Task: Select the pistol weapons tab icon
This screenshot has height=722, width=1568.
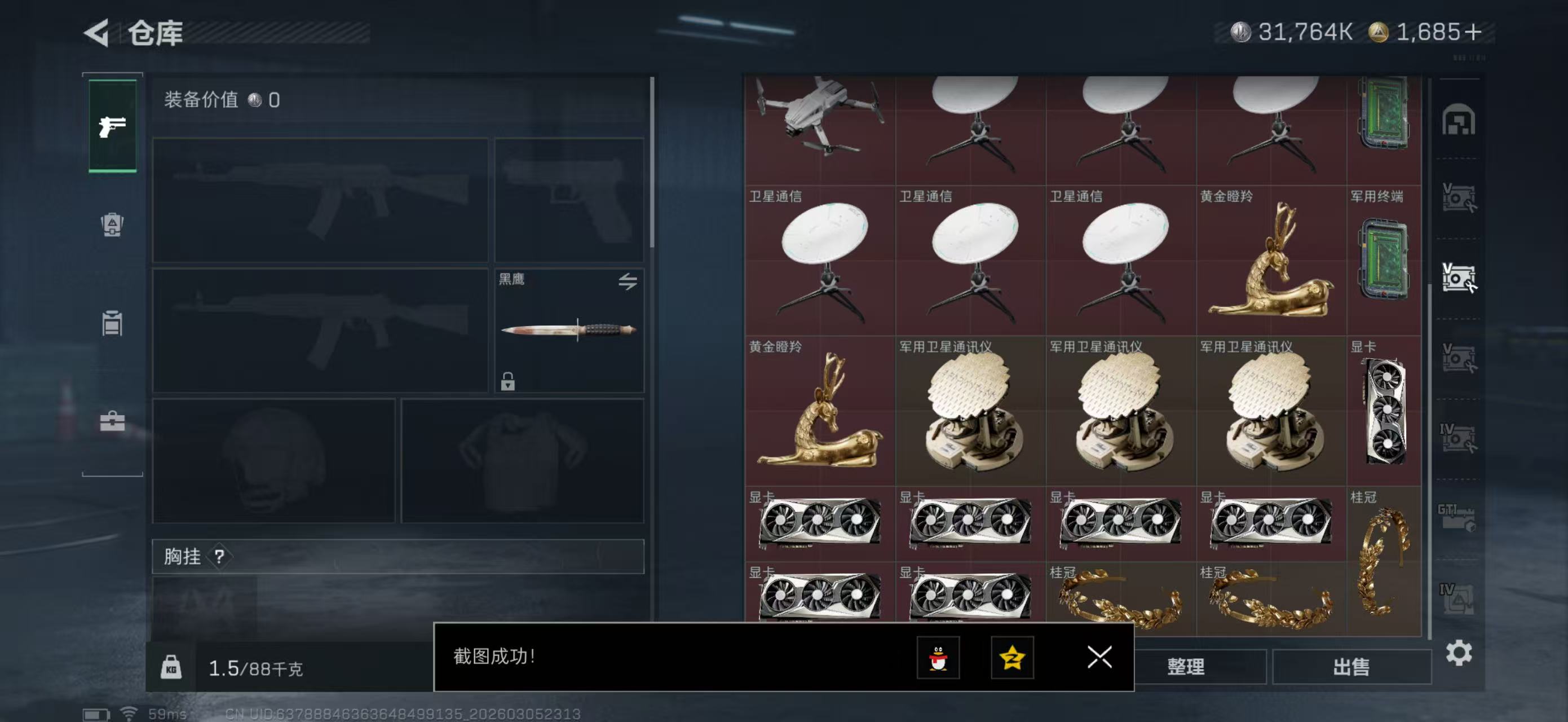Action: 113,126
